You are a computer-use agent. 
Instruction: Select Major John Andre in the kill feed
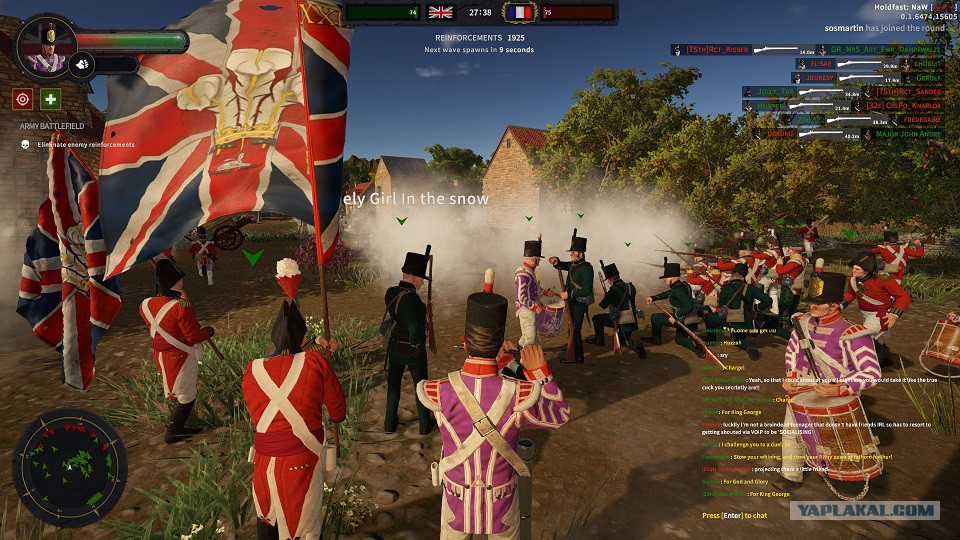909,133
